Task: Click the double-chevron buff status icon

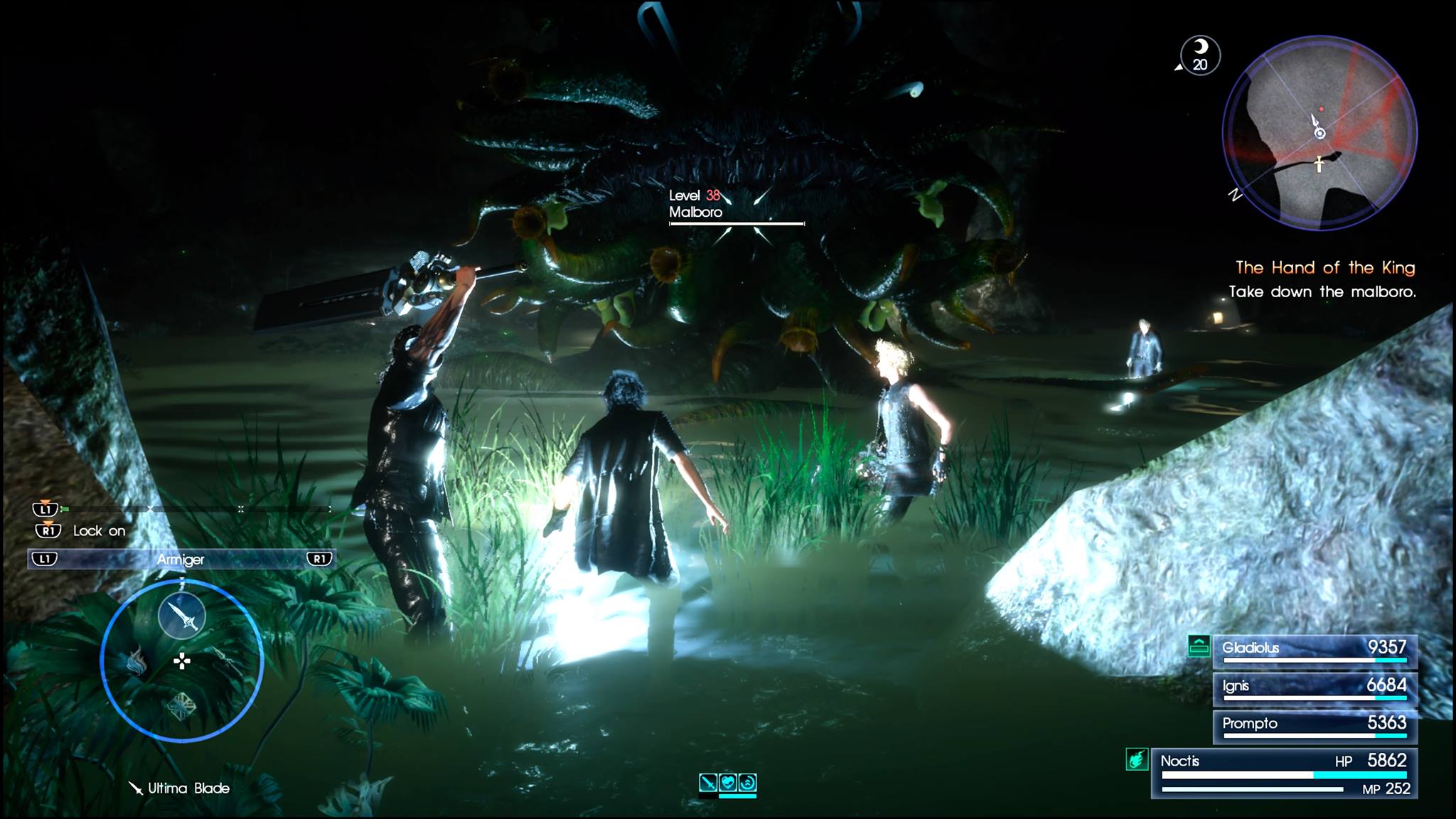Action: coord(747,783)
